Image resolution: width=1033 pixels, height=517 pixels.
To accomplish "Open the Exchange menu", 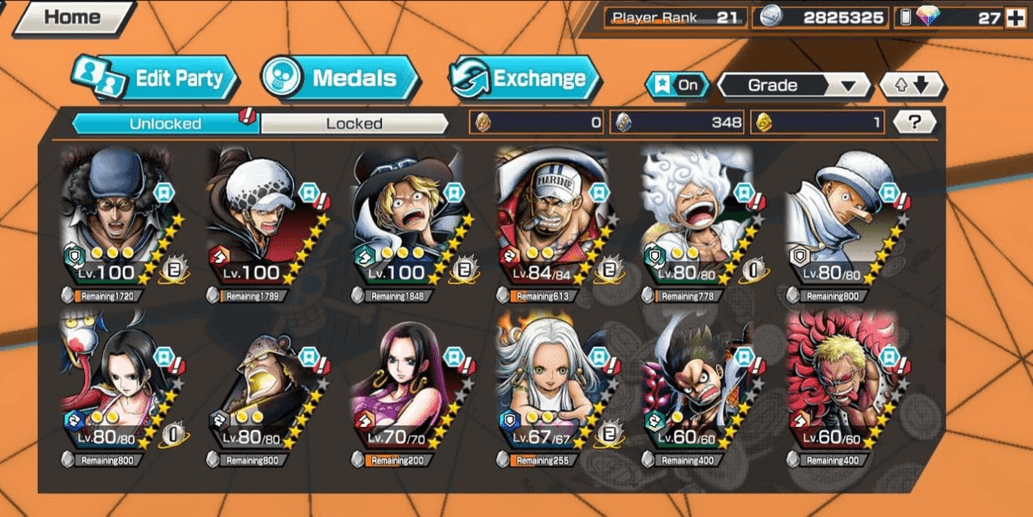I will click(525, 78).
